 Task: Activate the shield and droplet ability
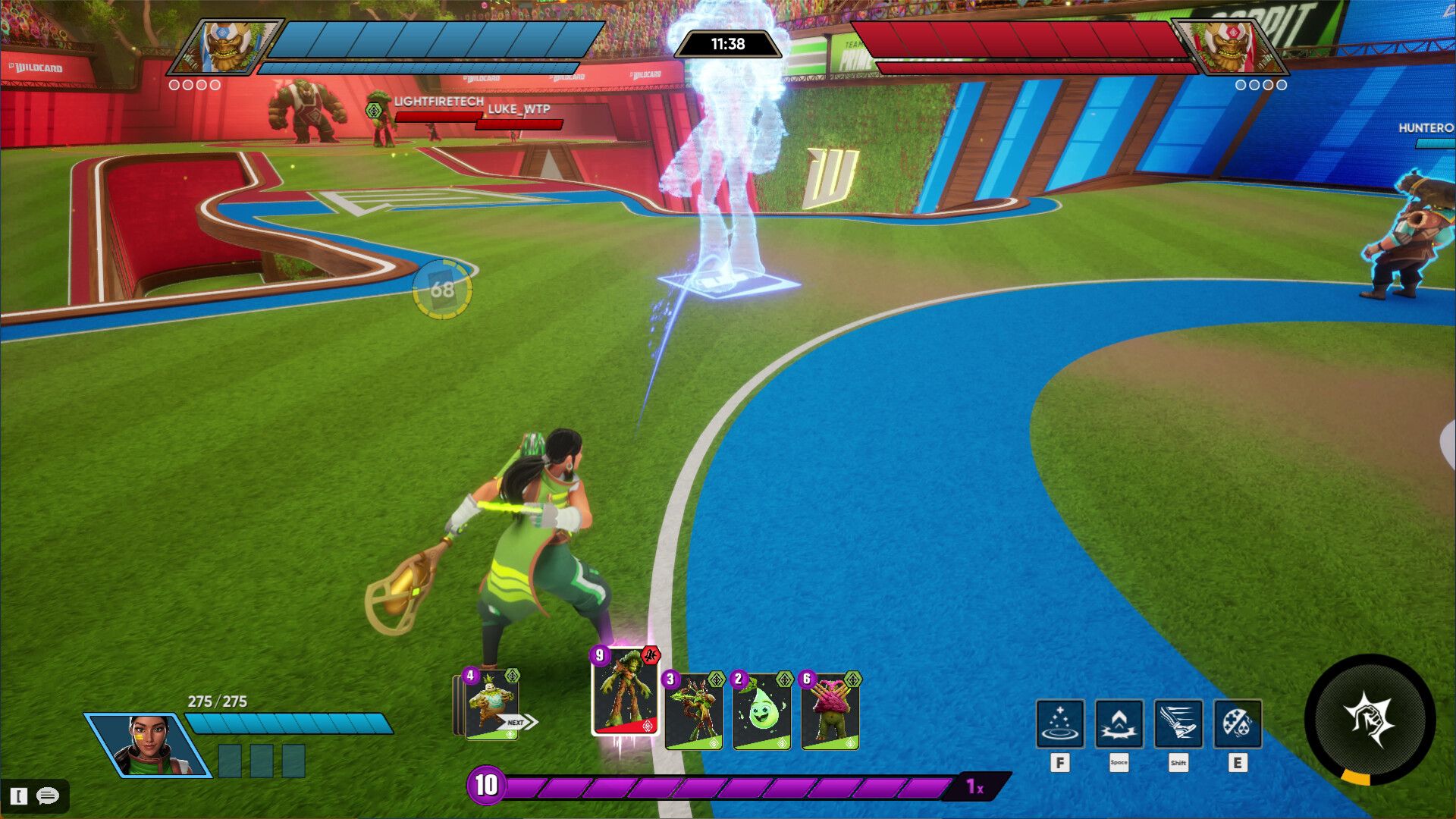click(1237, 723)
